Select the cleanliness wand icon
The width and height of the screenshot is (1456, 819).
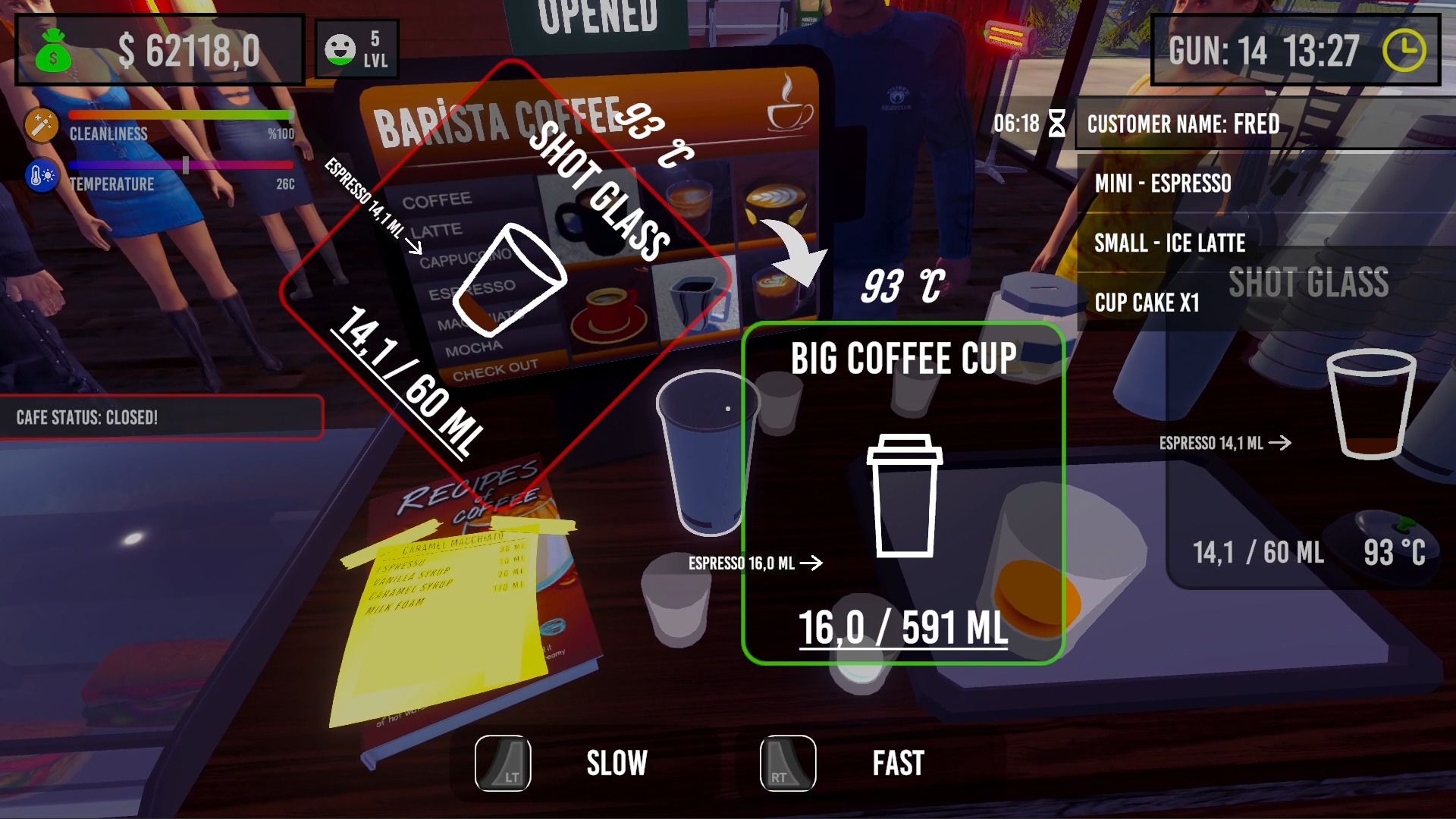coord(41,124)
